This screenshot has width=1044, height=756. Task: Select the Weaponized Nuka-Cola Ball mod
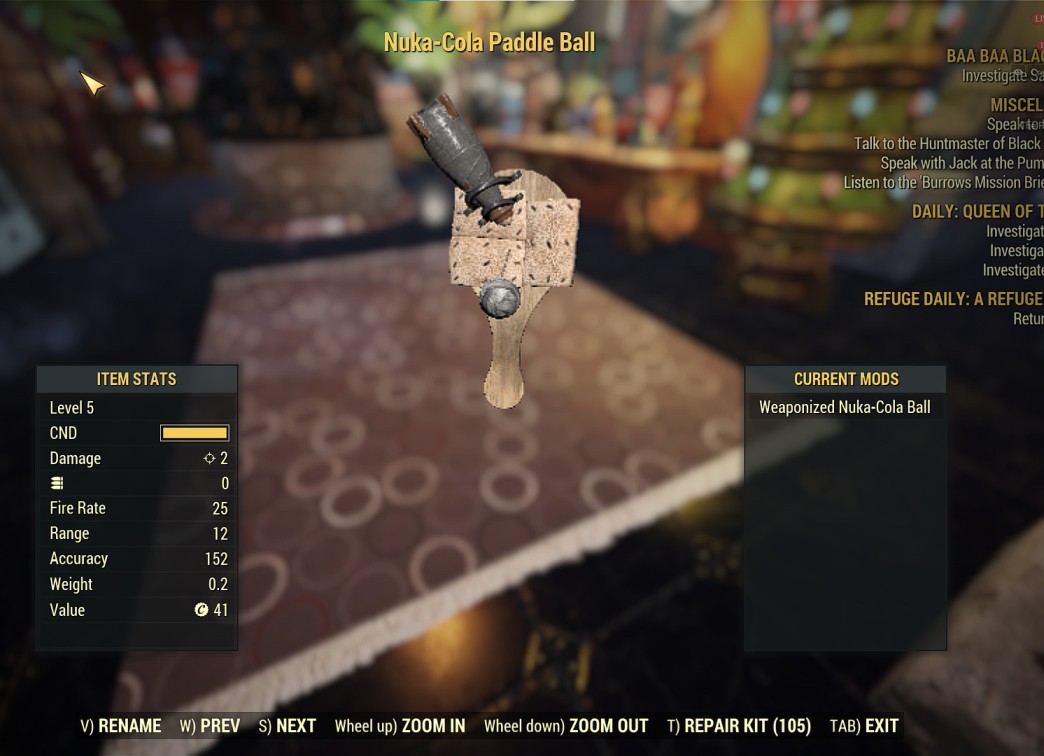pos(844,407)
